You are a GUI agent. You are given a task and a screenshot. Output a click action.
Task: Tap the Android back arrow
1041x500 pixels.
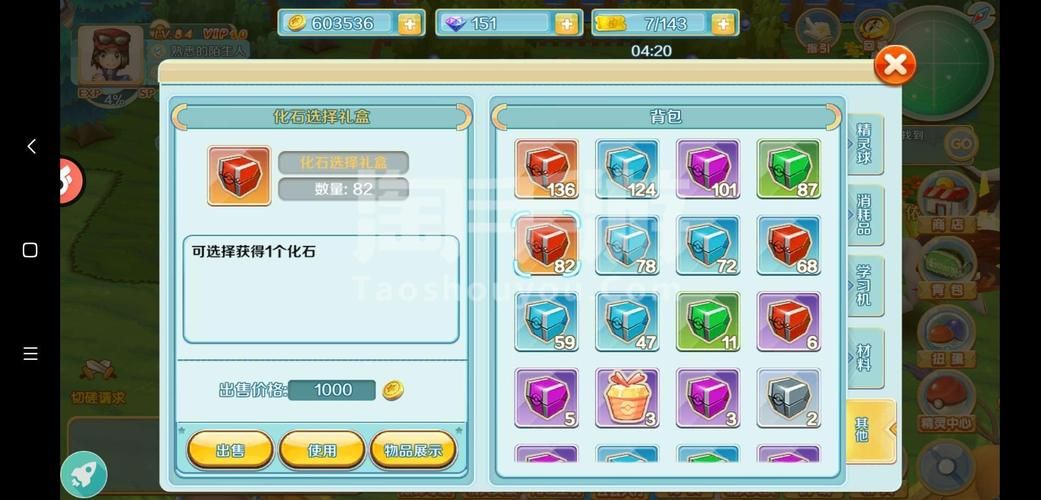click(31, 147)
